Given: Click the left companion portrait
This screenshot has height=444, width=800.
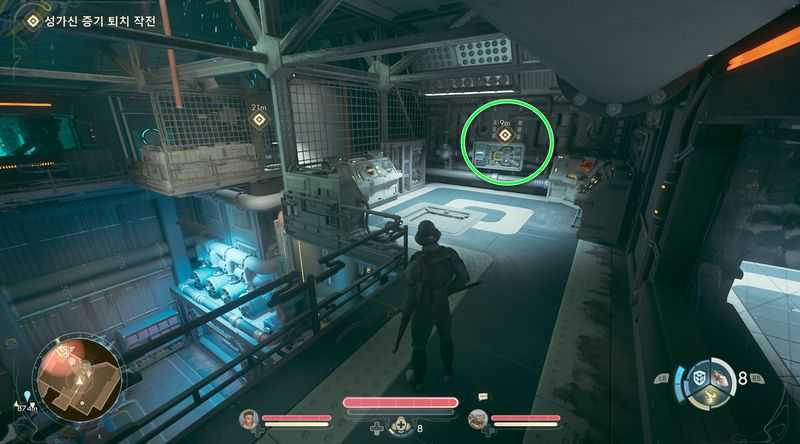Looking at the screenshot, I should tap(249, 418).
